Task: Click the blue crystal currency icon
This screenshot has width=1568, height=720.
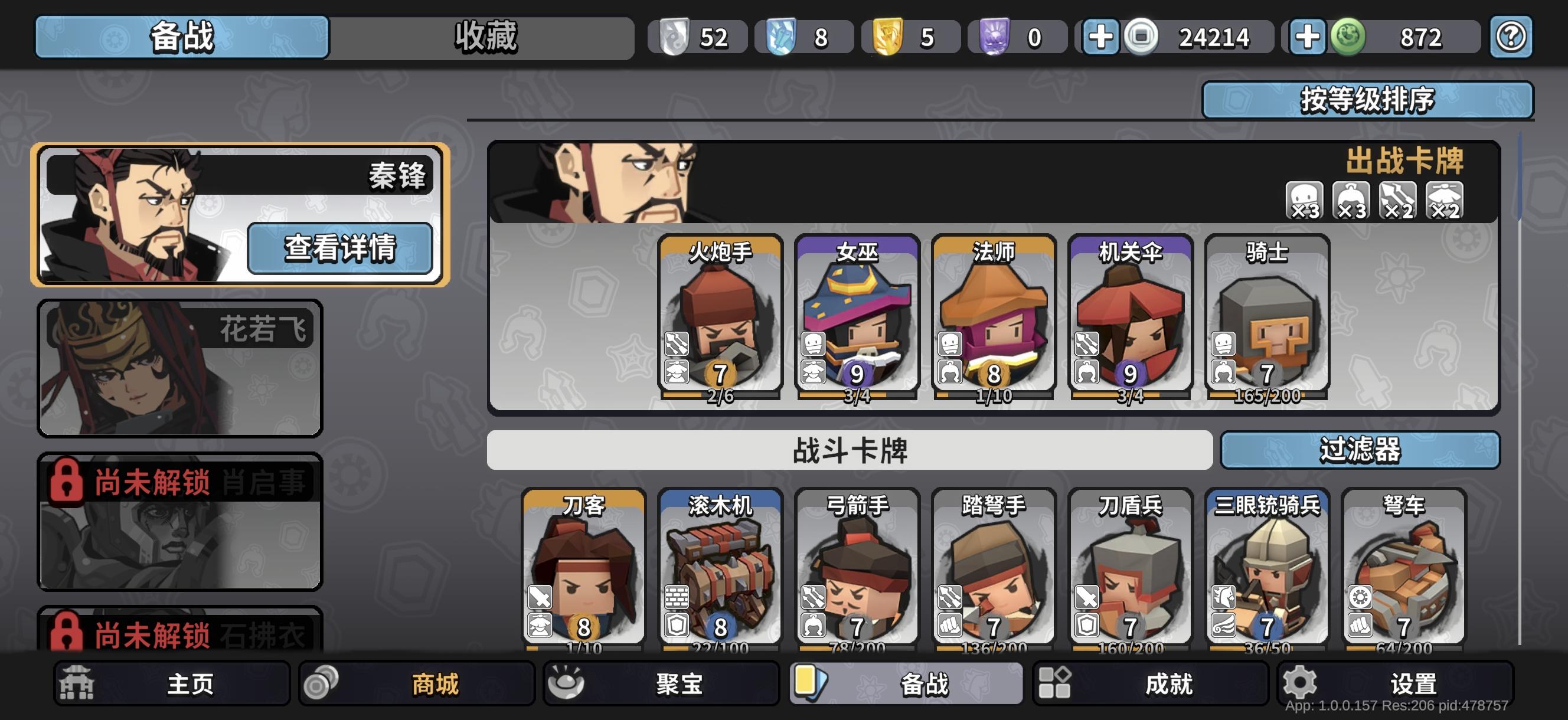Action: coord(782,37)
